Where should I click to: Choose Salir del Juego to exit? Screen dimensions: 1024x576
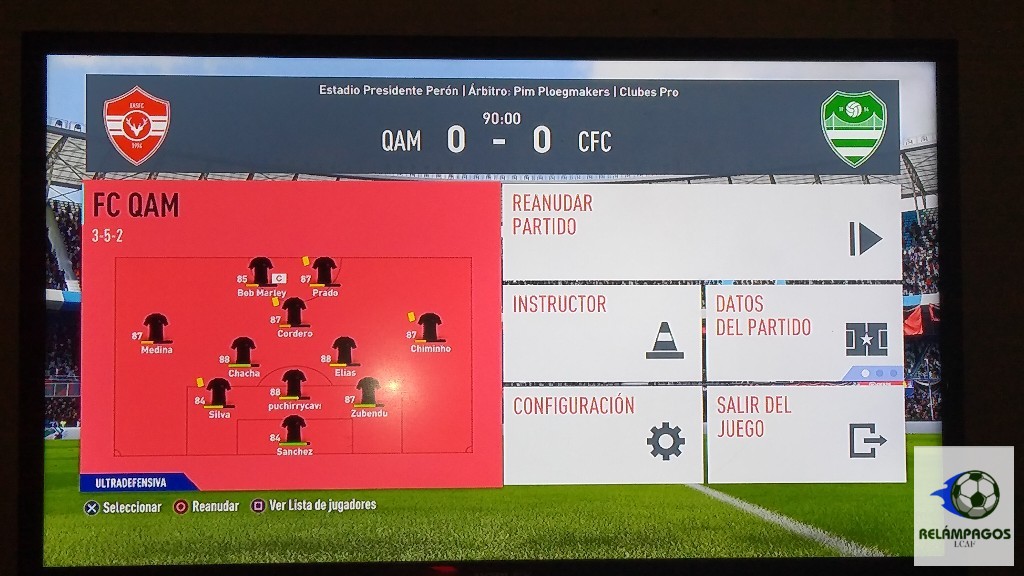[x=805, y=434]
